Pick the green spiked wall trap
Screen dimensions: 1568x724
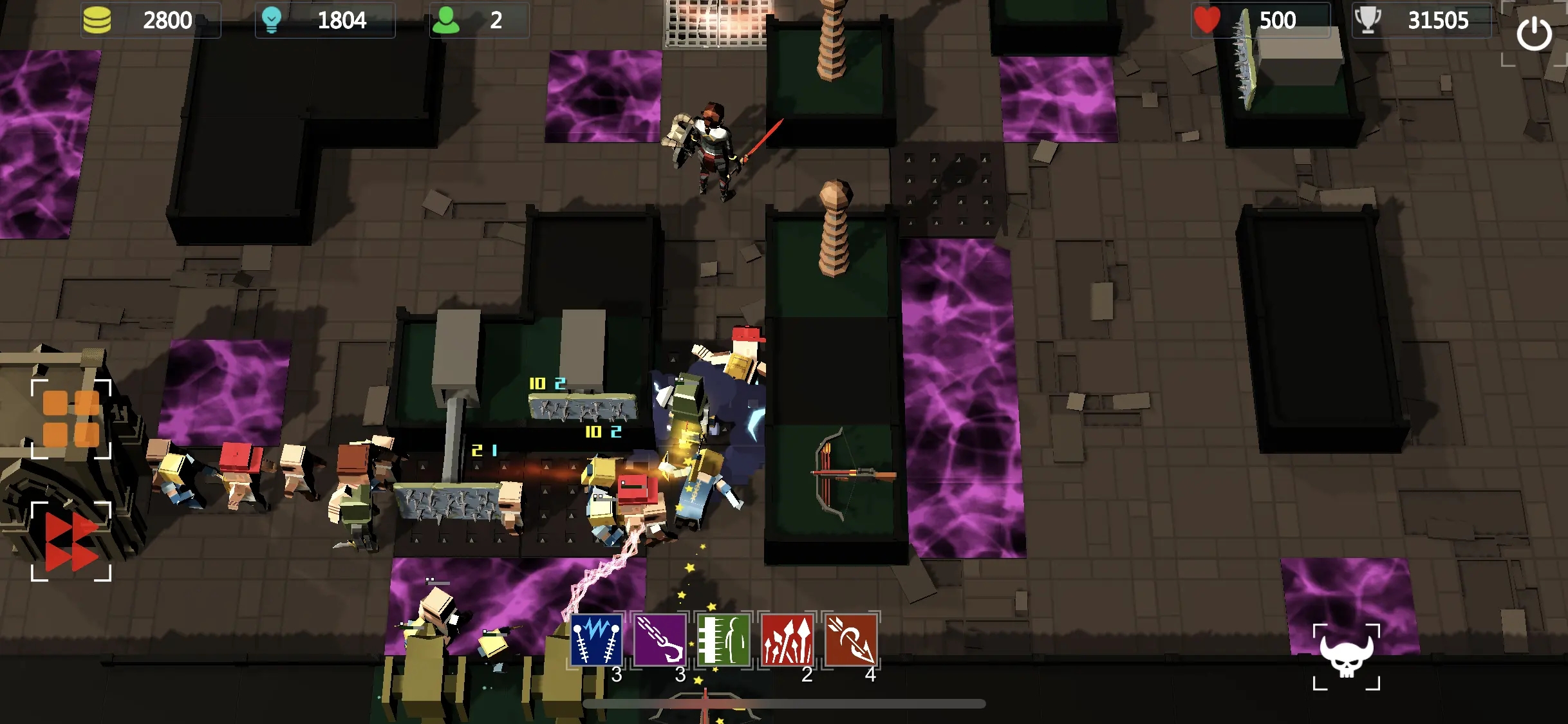point(723,640)
